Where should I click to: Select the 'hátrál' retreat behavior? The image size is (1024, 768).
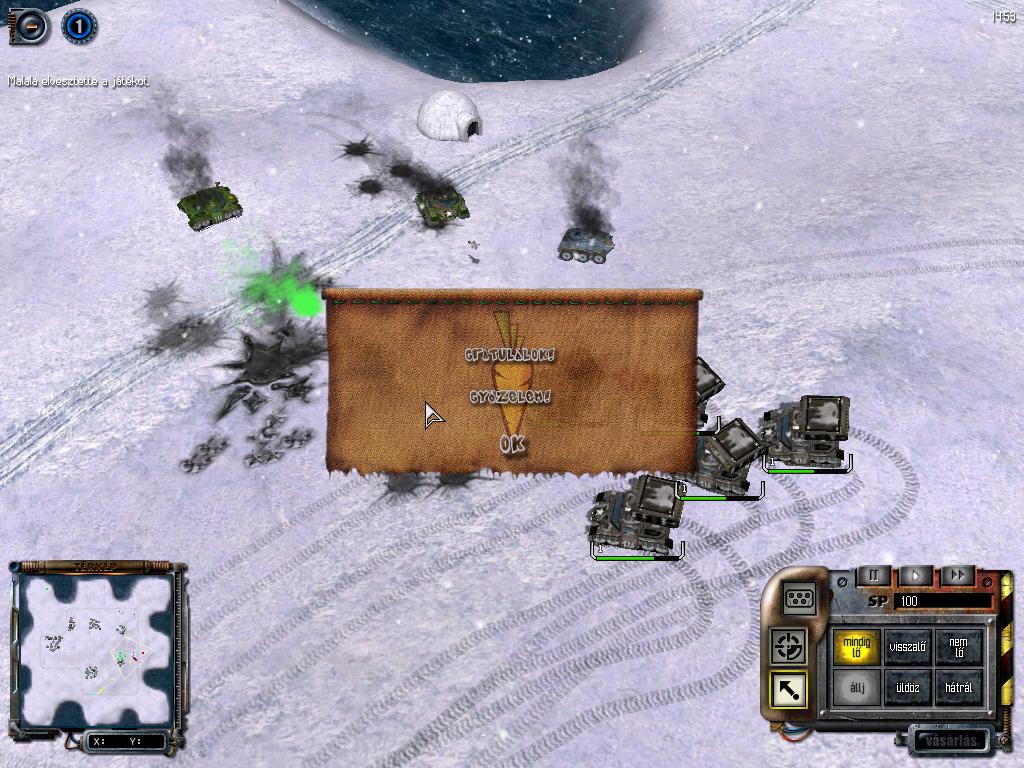(959, 688)
